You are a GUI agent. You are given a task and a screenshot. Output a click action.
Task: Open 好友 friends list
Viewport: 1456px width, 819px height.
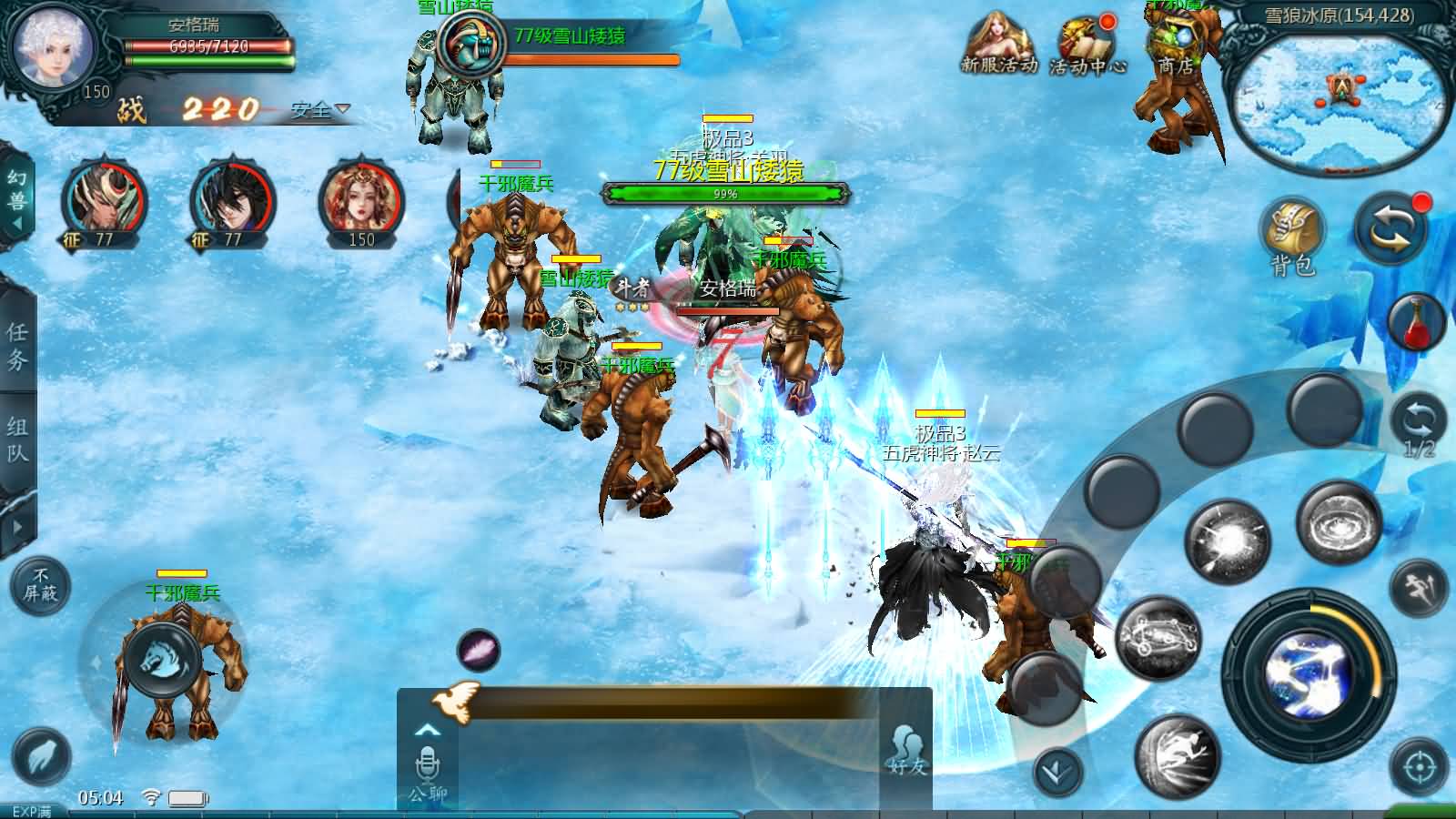(x=906, y=751)
